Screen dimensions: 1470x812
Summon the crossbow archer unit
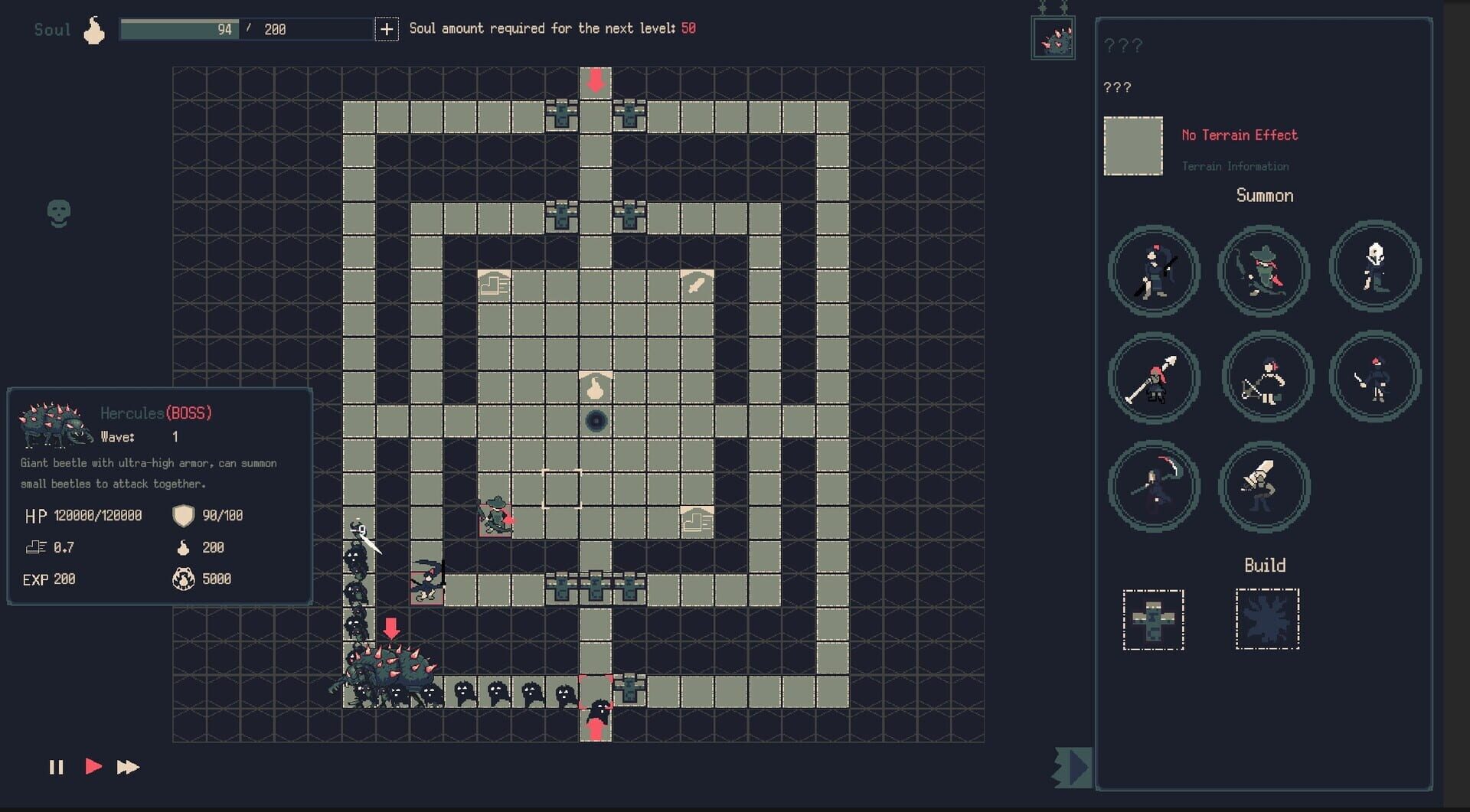1266,377
